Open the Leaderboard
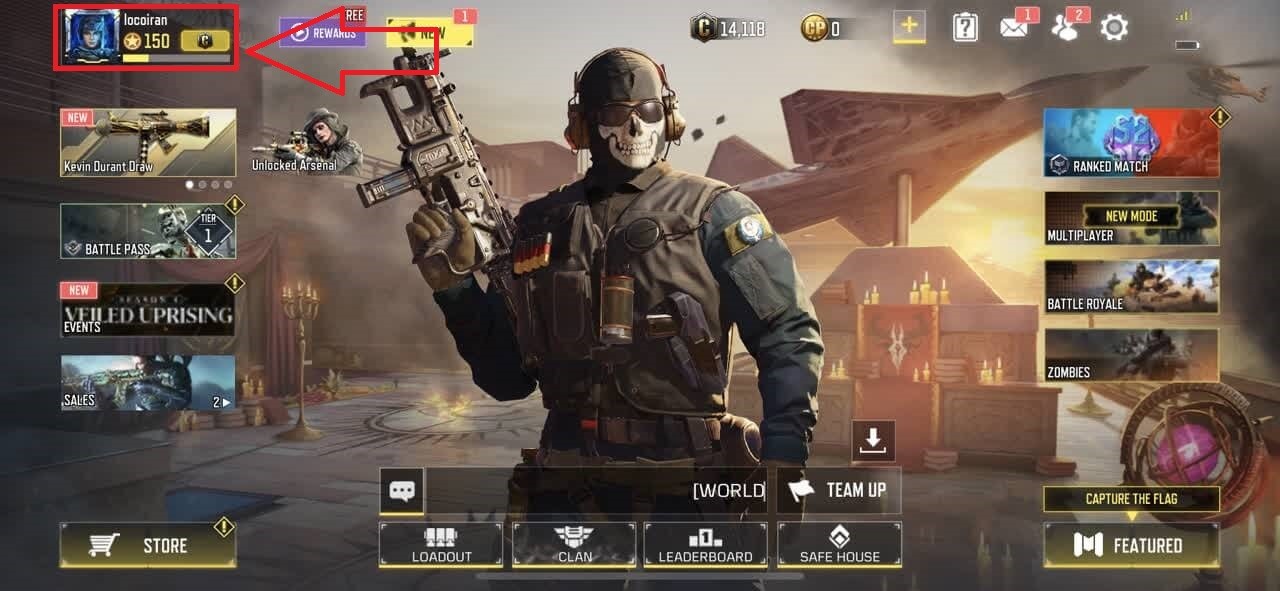The height and width of the screenshot is (591, 1280). pos(705,545)
